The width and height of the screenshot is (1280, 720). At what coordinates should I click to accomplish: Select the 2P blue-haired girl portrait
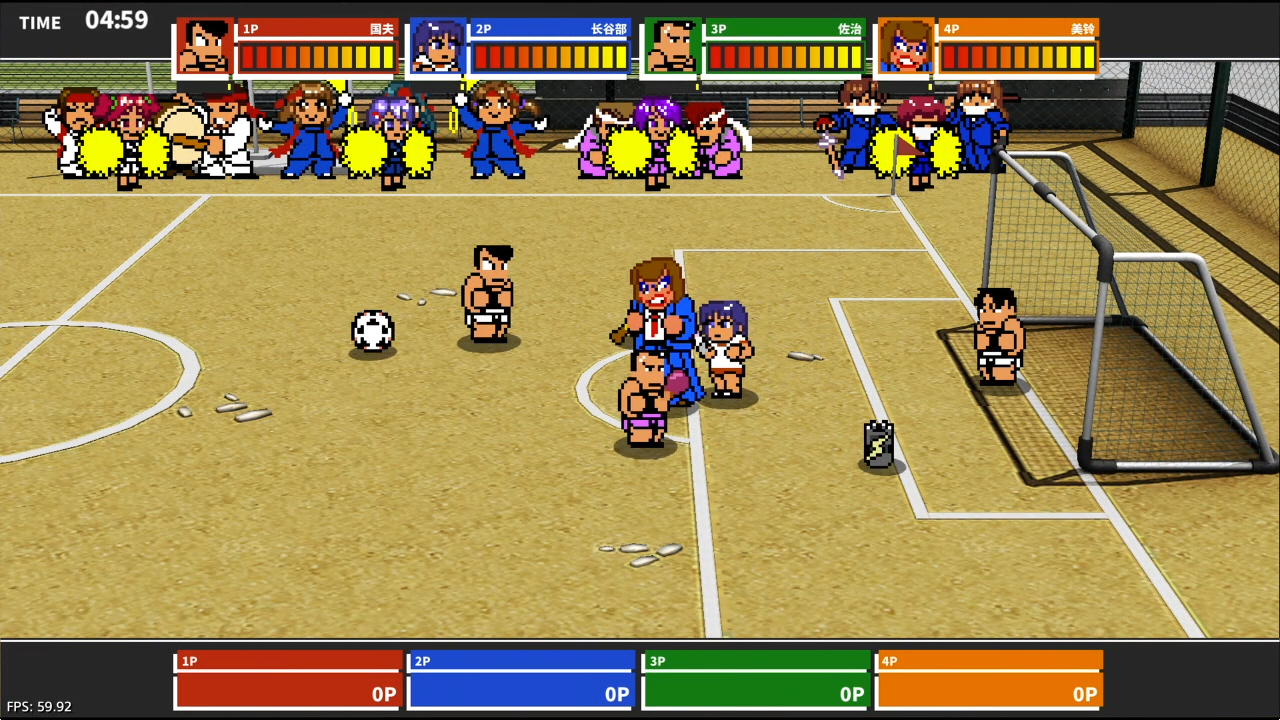pyautogui.click(x=438, y=47)
